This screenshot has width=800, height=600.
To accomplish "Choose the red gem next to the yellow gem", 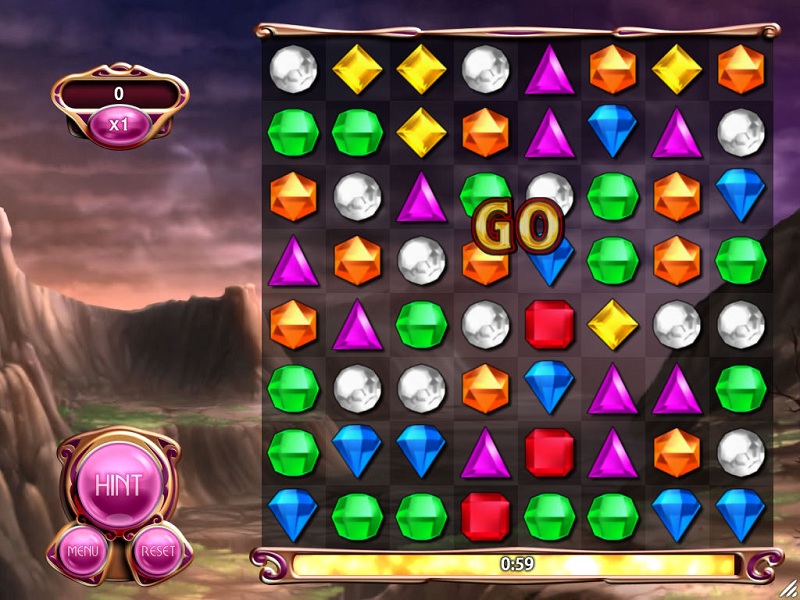I will (x=549, y=324).
